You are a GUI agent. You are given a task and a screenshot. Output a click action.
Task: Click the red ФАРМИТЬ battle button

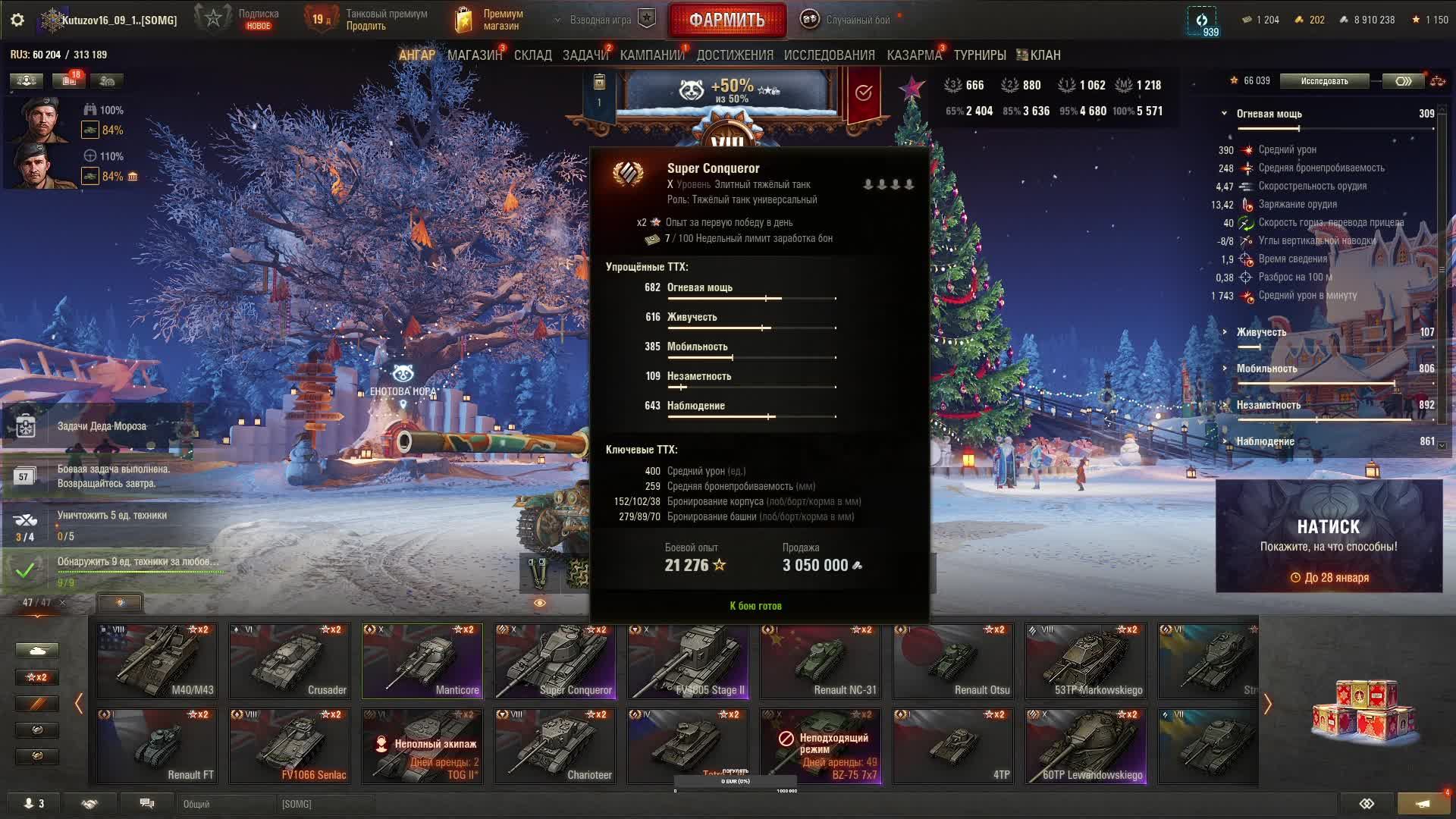(726, 20)
